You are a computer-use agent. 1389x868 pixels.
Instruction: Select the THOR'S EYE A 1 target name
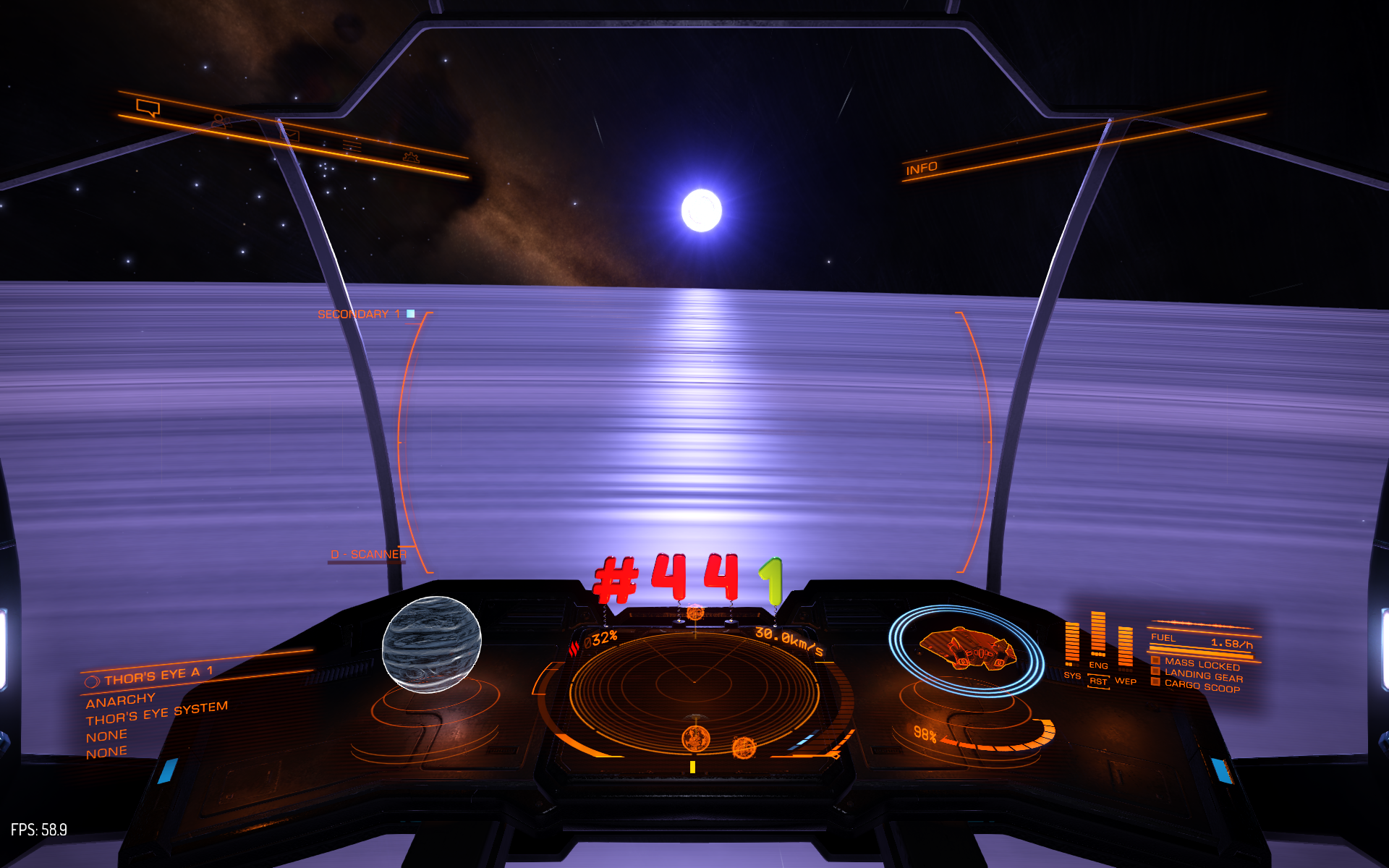pyautogui.click(x=158, y=676)
